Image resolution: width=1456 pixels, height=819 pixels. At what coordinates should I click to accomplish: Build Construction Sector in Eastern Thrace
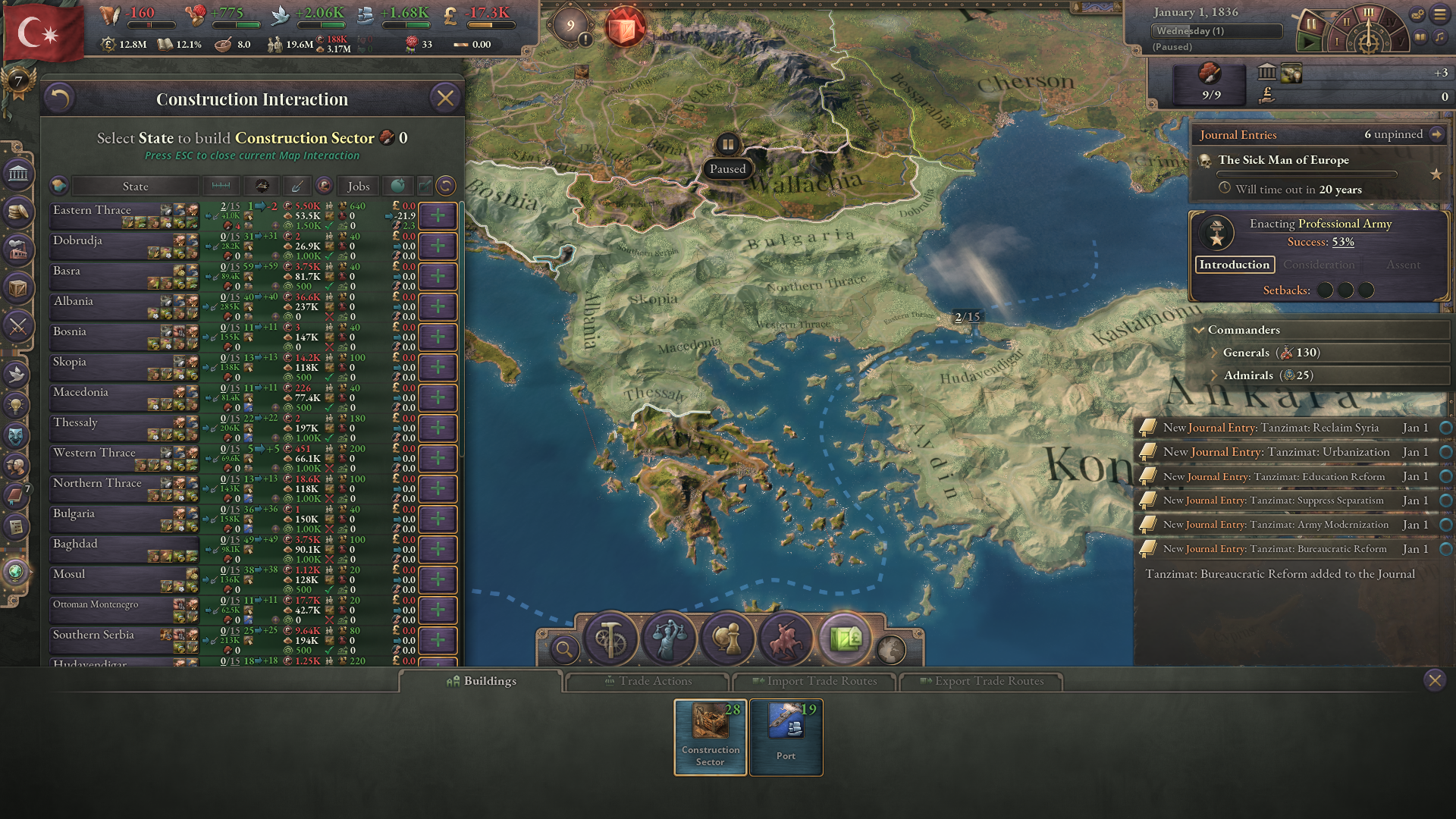click(438, 216)
